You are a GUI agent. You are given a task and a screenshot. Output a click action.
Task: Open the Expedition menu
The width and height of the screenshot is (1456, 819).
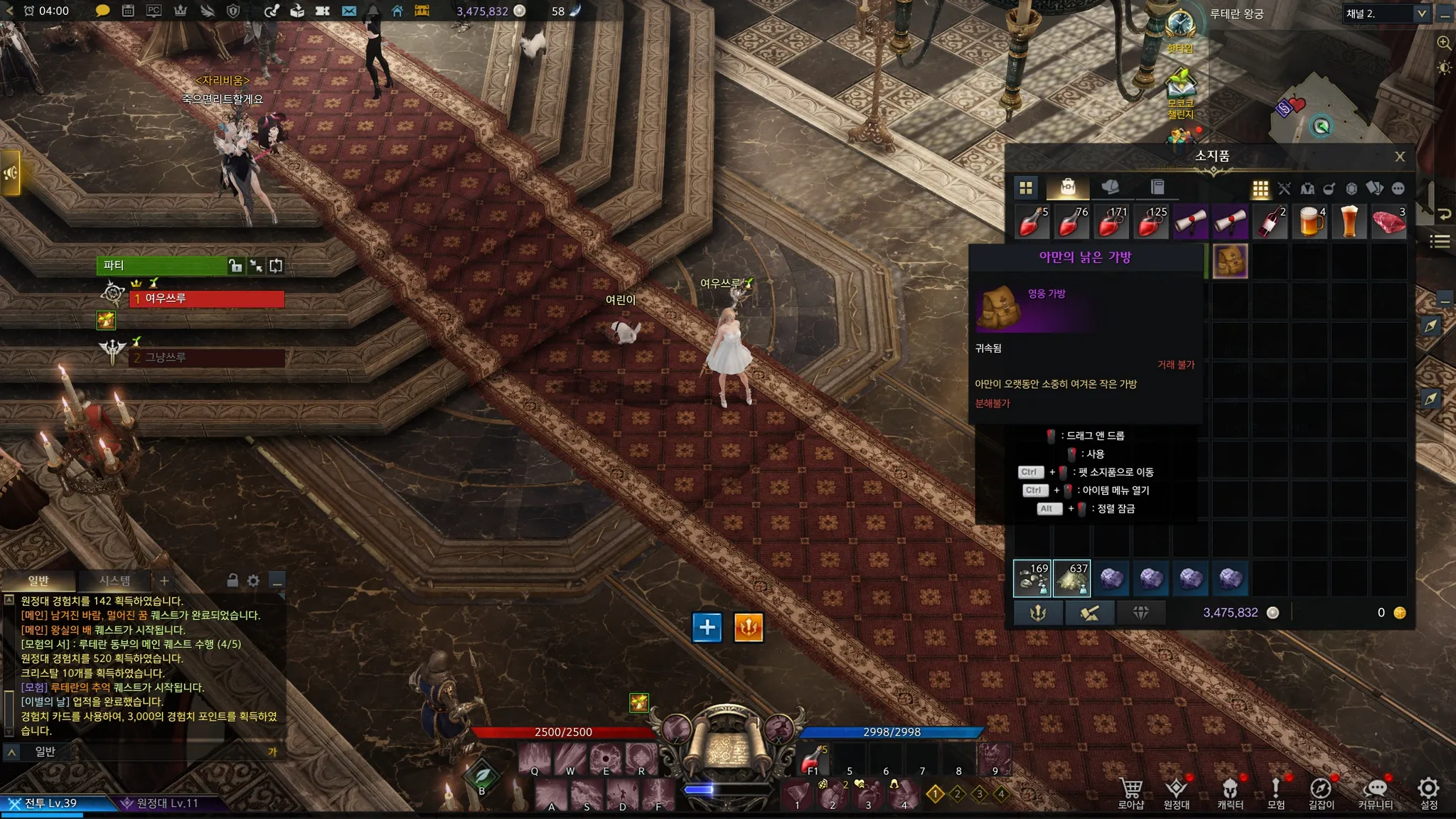1176,792
